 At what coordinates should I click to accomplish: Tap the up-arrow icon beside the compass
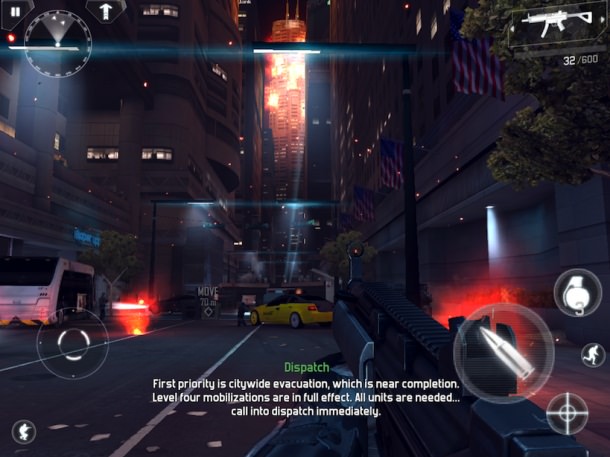coord(106,11)
